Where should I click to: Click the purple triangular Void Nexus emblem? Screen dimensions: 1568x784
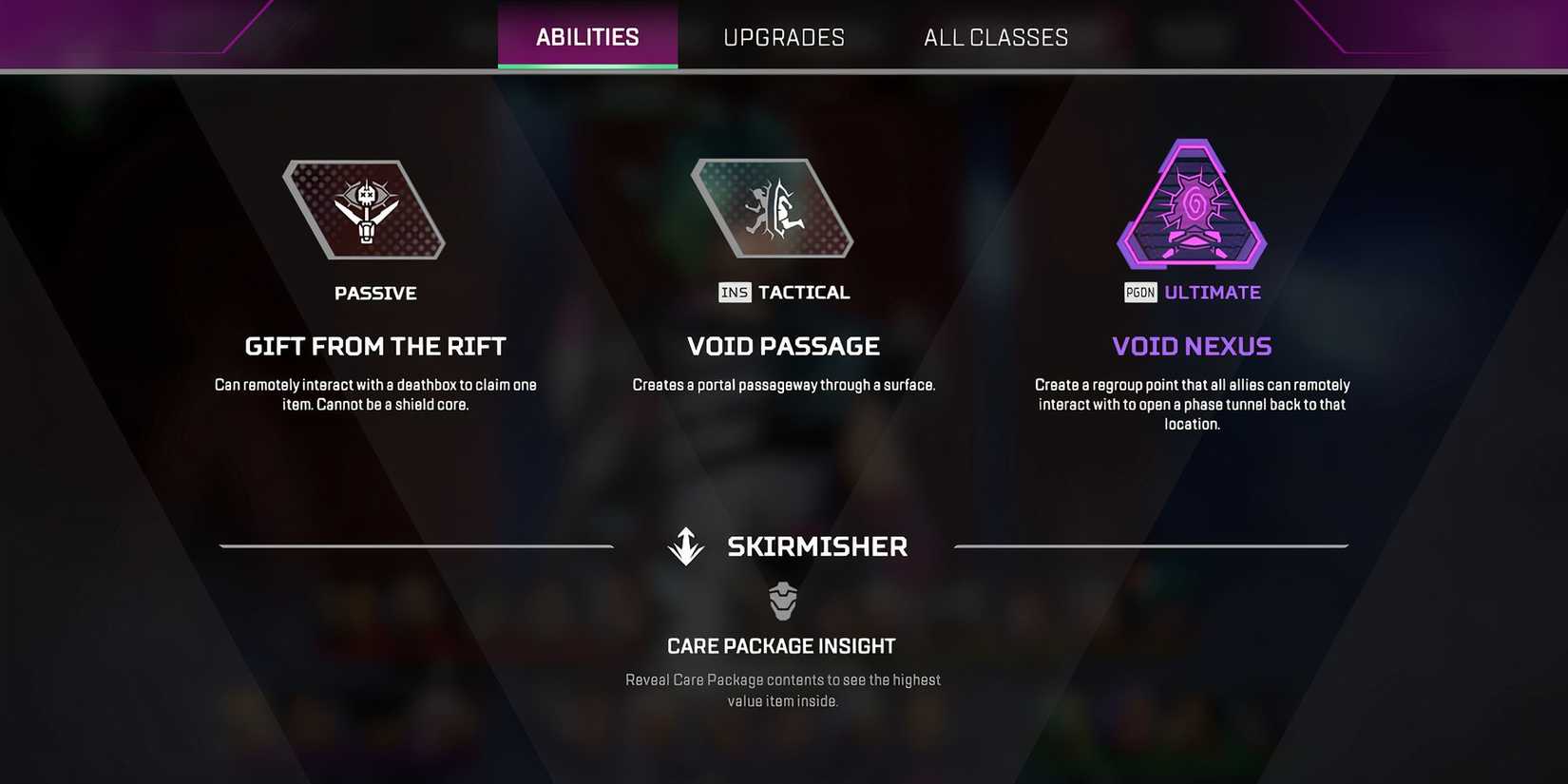(1192, 207)
